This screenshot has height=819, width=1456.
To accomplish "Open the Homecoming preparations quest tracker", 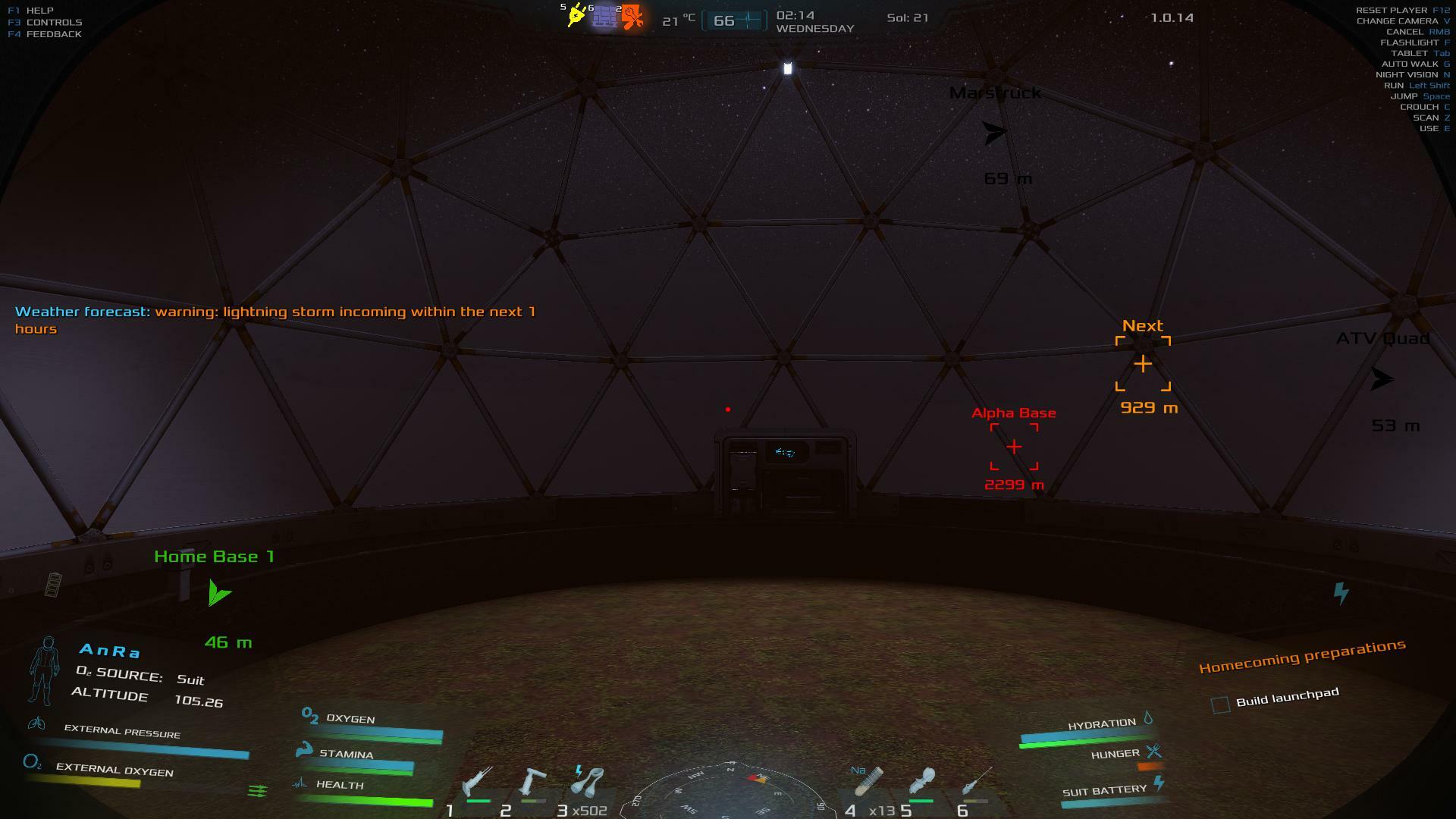I will [1302, 656].
